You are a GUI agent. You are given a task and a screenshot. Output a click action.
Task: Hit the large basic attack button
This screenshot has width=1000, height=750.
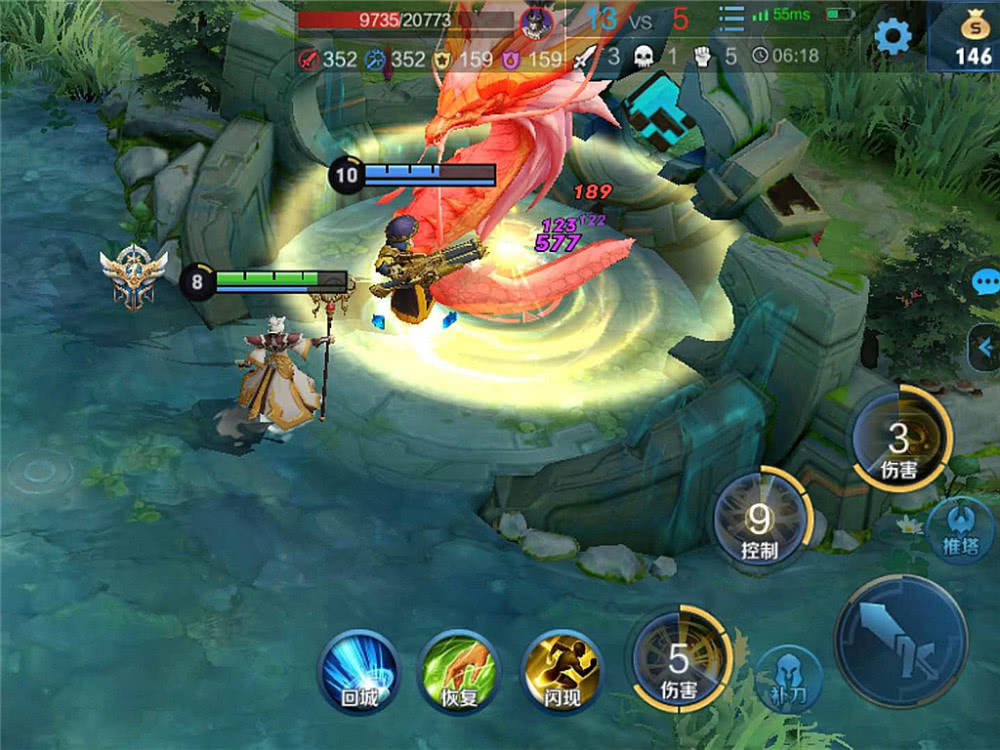coord(901,641)
